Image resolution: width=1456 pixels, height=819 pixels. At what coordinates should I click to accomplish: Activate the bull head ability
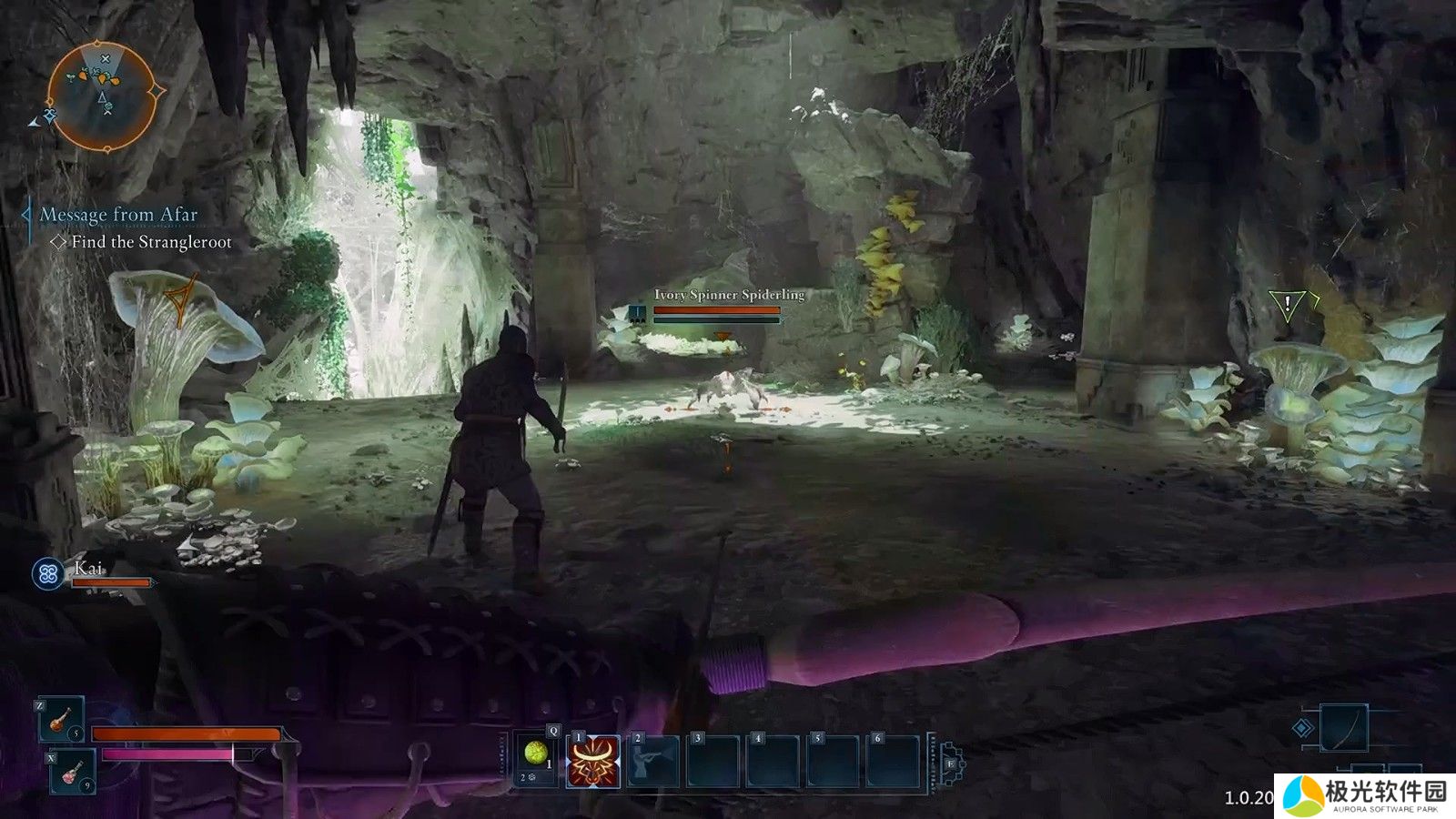(593, 761)
